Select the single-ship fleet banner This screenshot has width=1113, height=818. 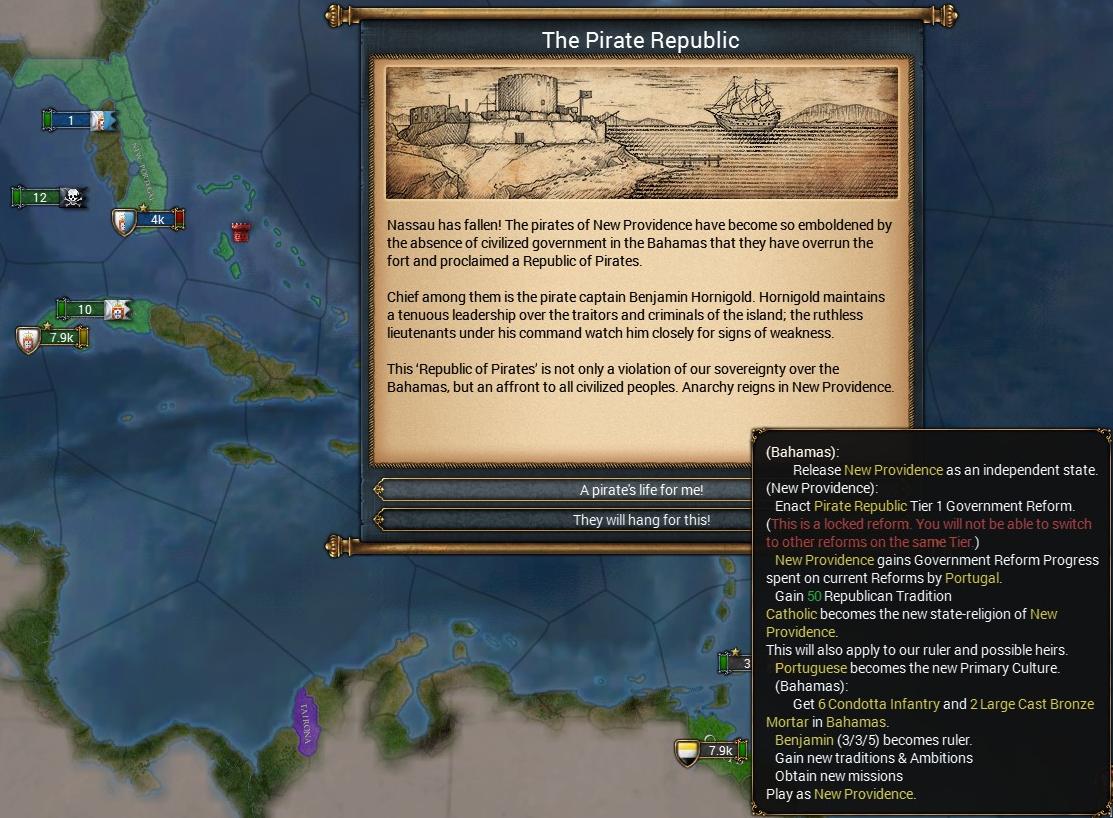tap(78, 121)
